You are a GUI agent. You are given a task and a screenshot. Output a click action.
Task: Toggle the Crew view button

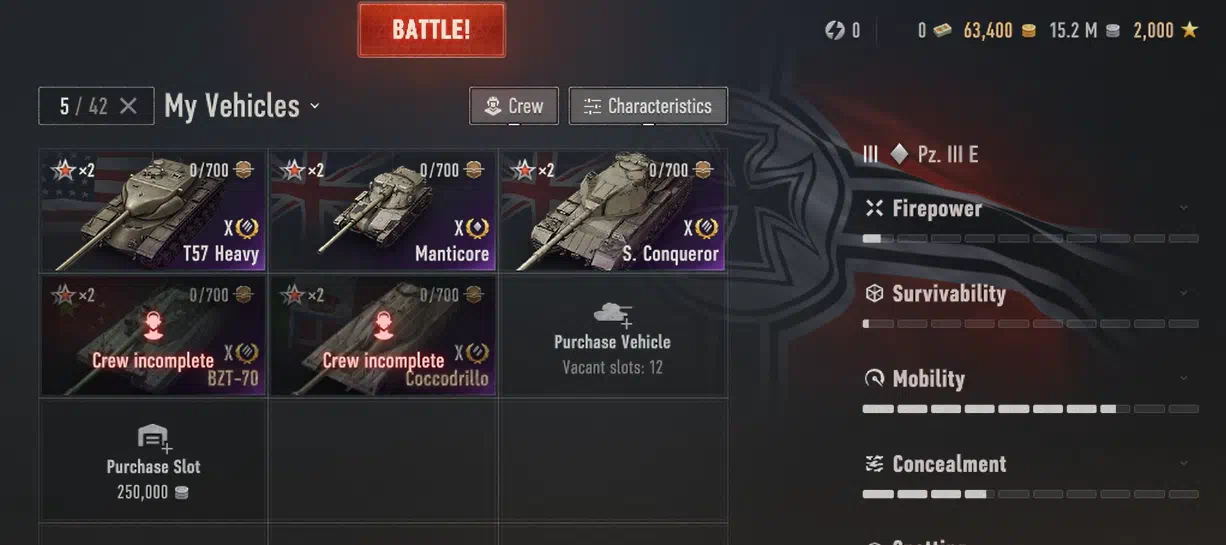[x=514, y=106]
